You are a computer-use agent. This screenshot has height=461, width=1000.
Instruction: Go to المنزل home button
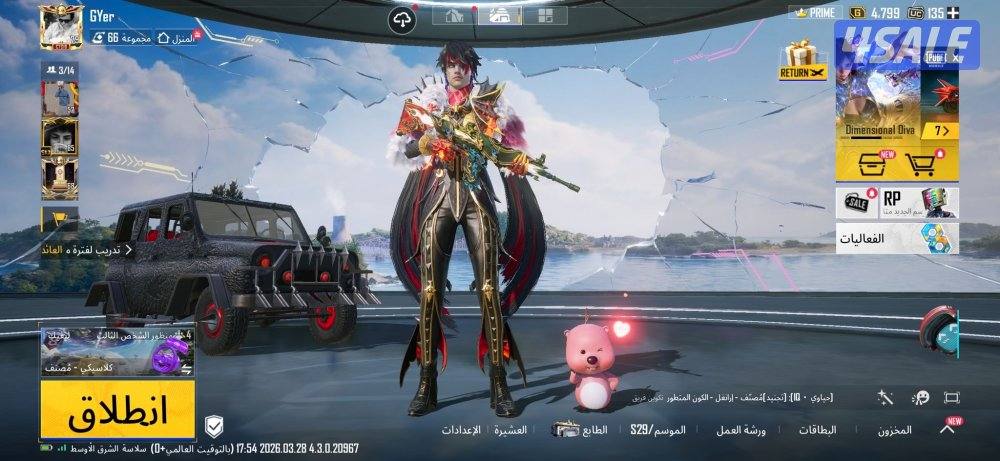(x=178, y=37)
